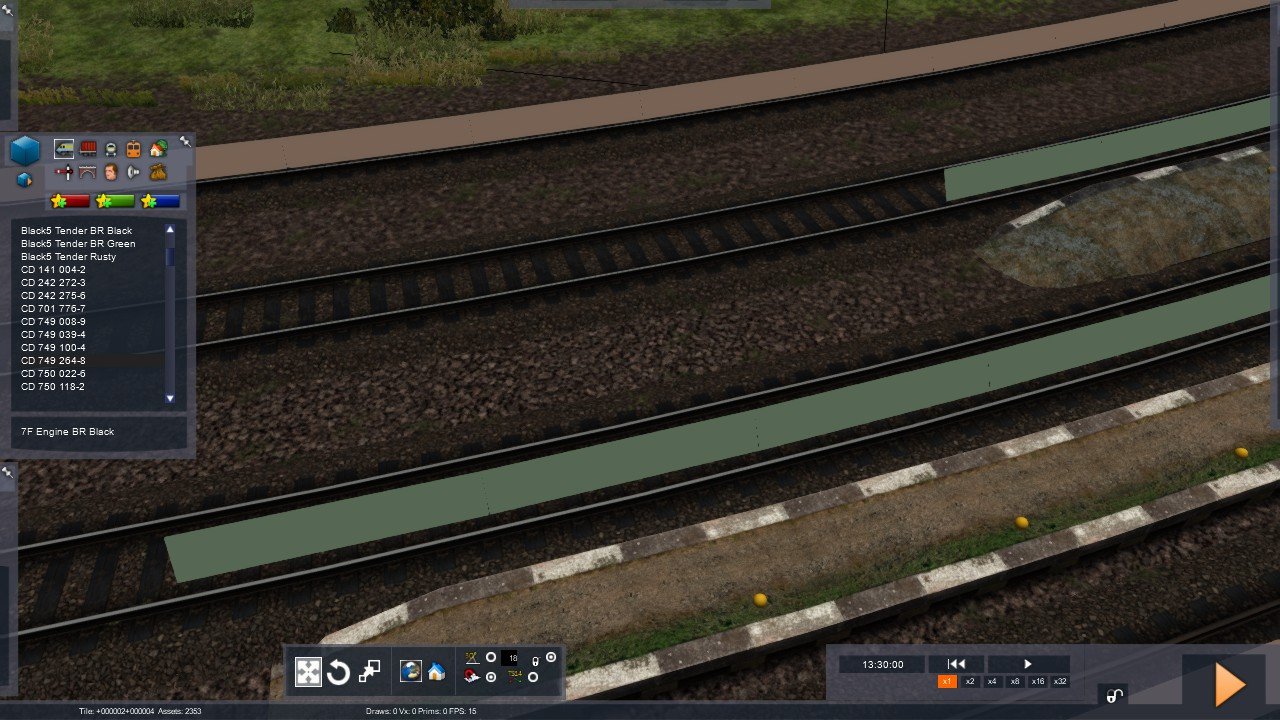Set time speed to x4
This screenshot has height=720, width=1280.
point(992,681)
